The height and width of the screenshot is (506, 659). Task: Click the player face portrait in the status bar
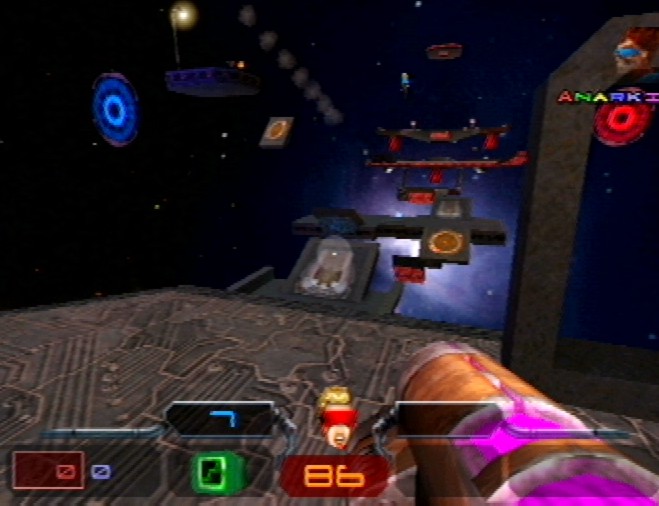click(x=337, y=416)
